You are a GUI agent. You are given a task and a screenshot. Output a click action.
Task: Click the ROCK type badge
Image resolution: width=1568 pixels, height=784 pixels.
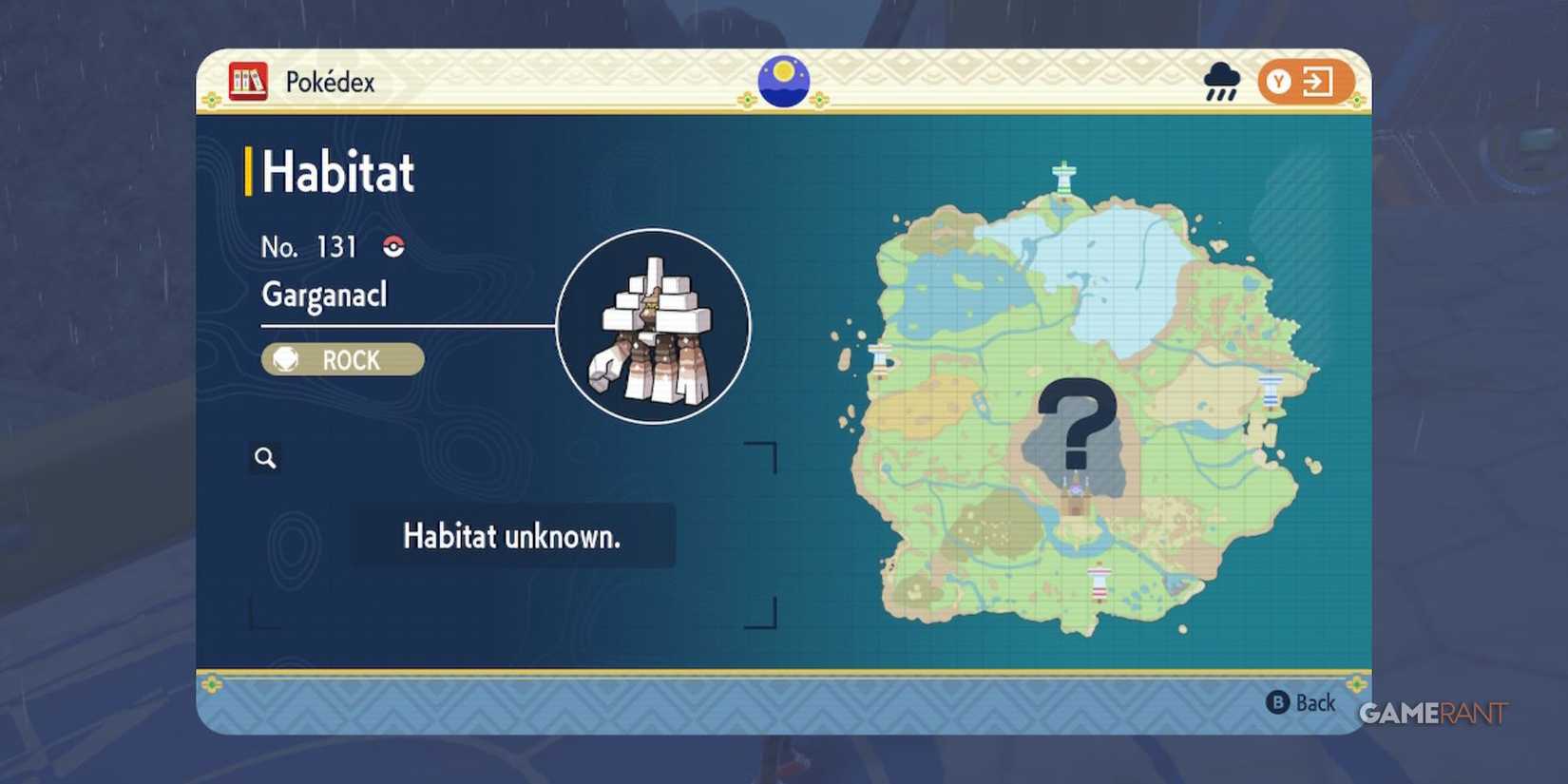(341, 359)
